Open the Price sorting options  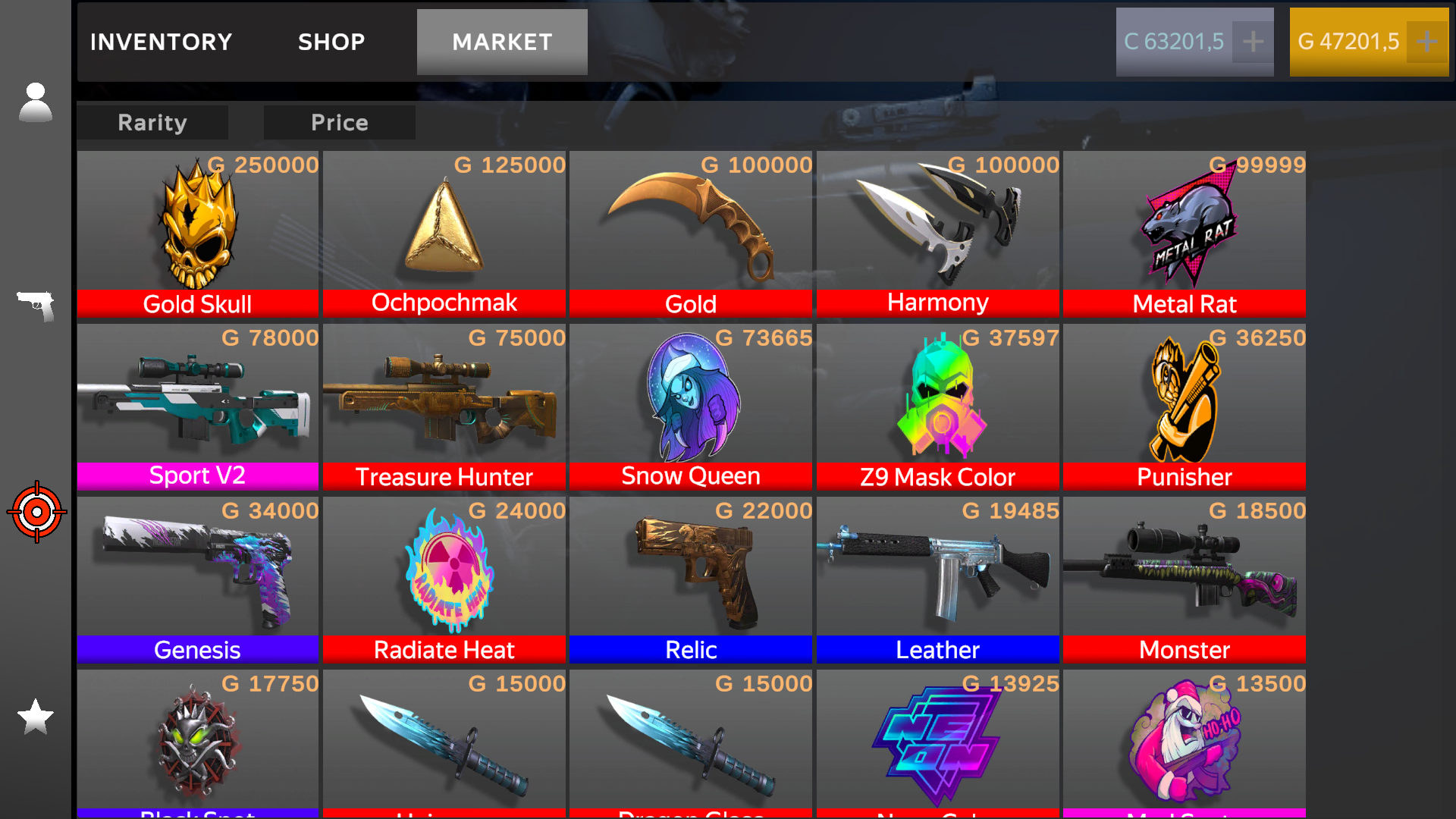339,122
